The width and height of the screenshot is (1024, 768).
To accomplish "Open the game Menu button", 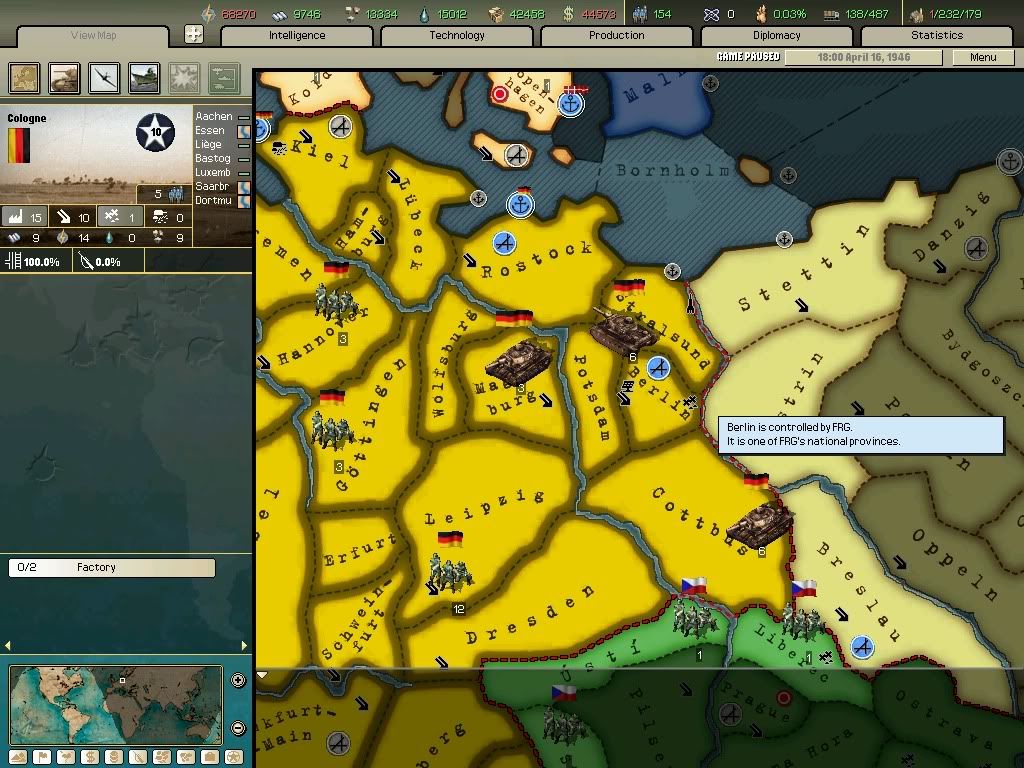I will click(982, 57).
